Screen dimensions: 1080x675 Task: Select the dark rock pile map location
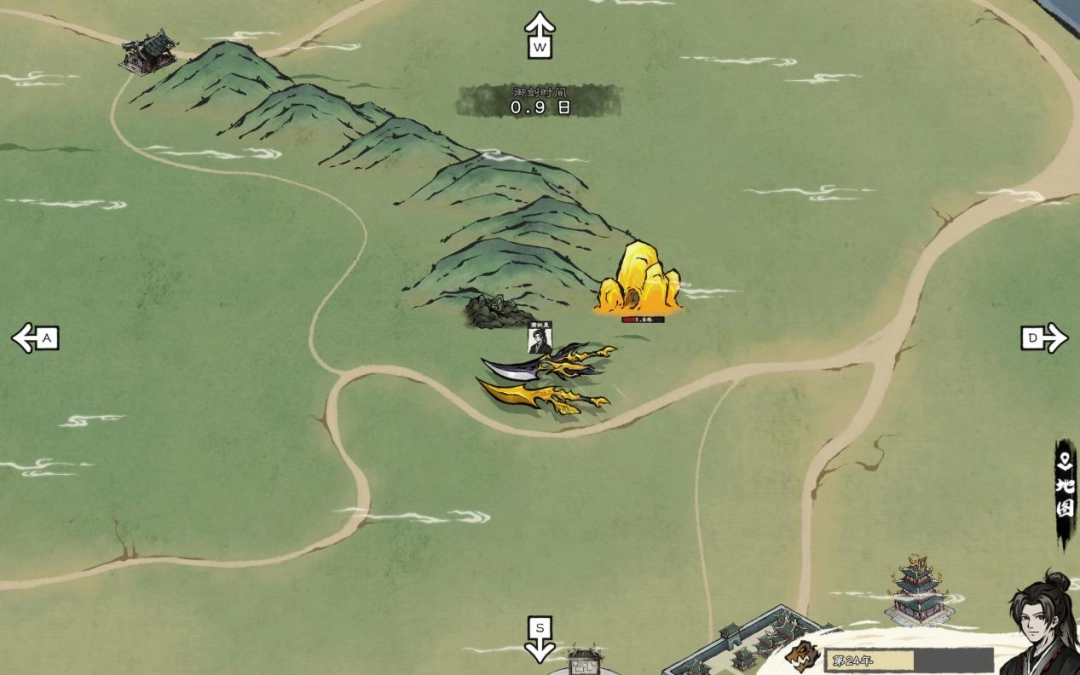pos(497,311)
